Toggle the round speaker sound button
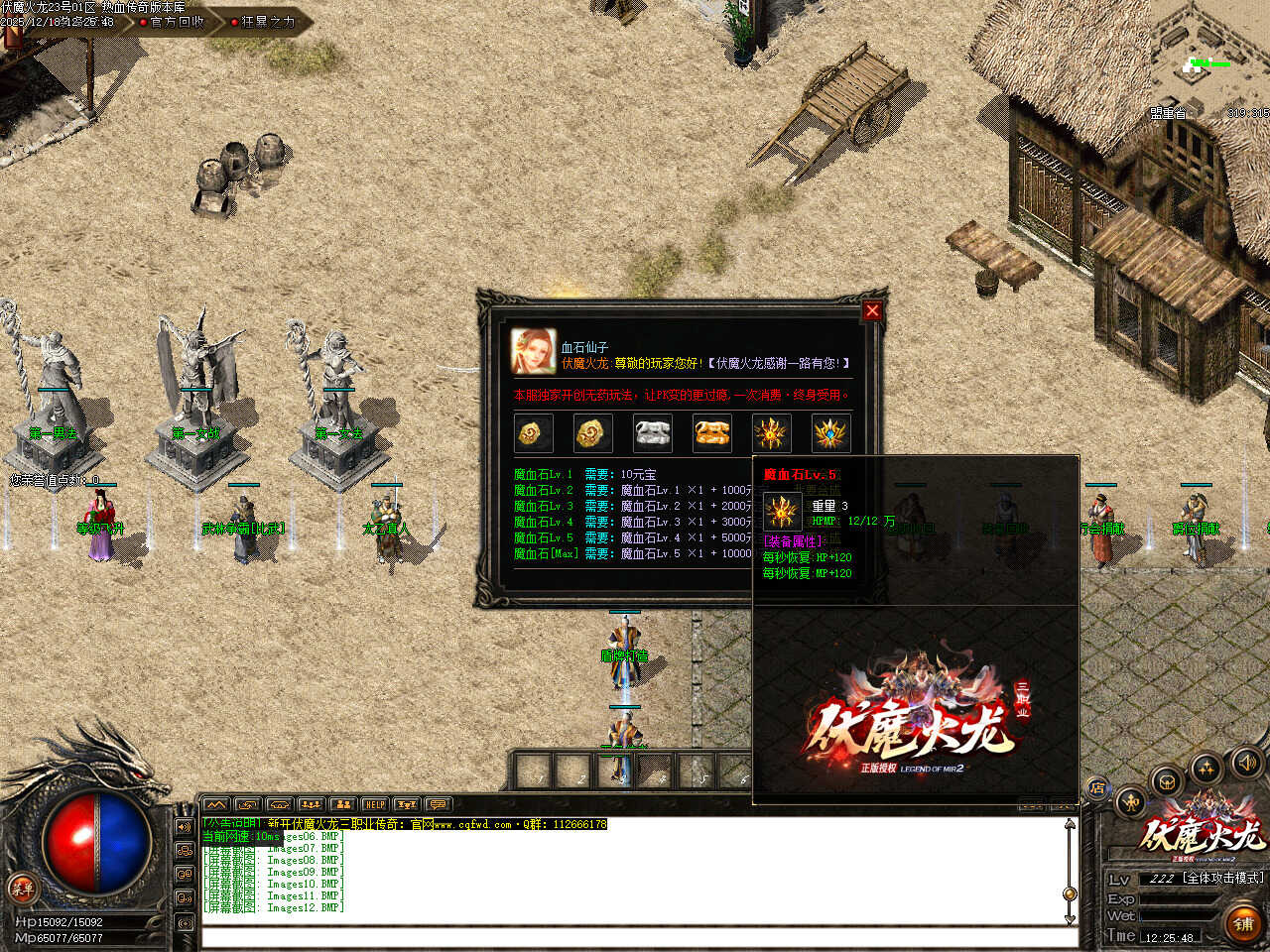Viewport: 1270px width, 952px height. [x=1245, y=763]
